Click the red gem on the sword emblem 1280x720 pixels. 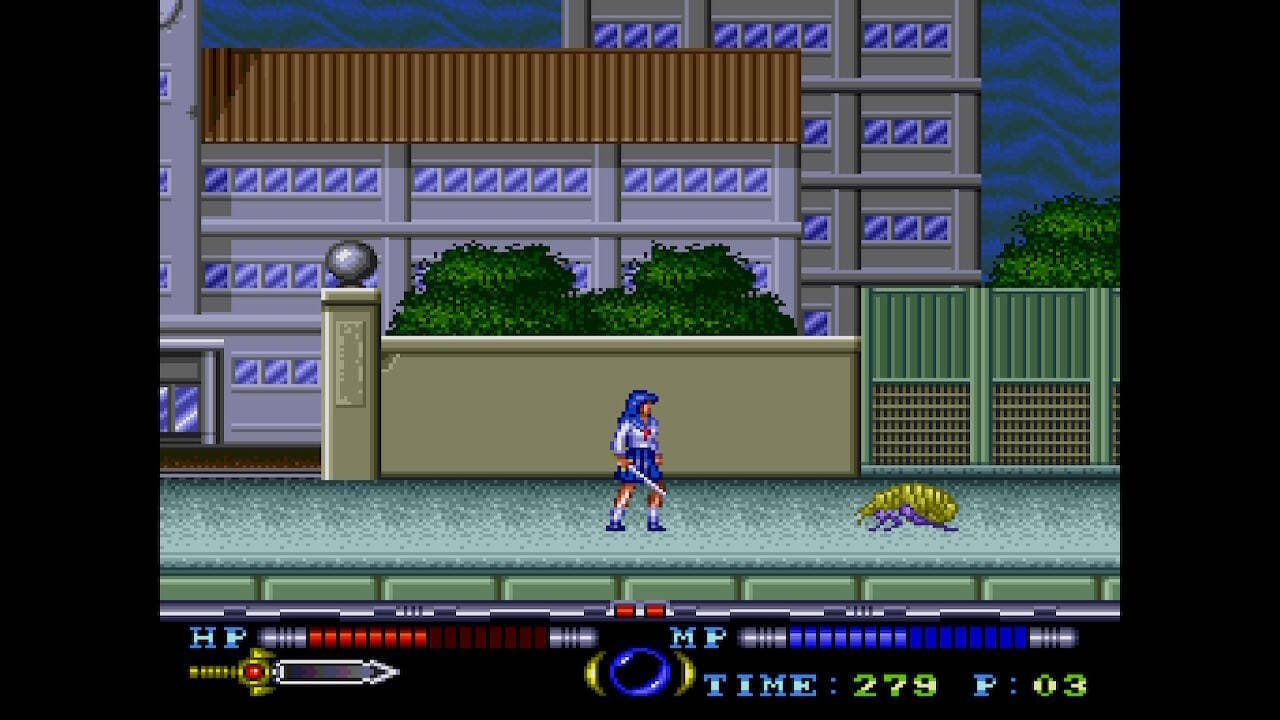coord(252,670)
